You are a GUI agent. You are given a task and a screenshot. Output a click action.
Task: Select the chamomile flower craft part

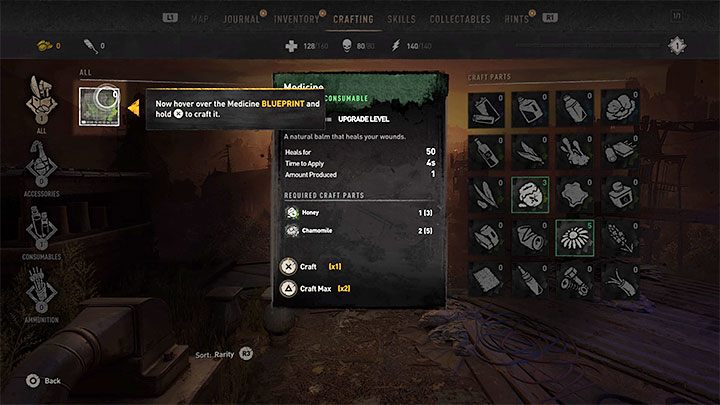pyautogui.click(x=574, y=237)
